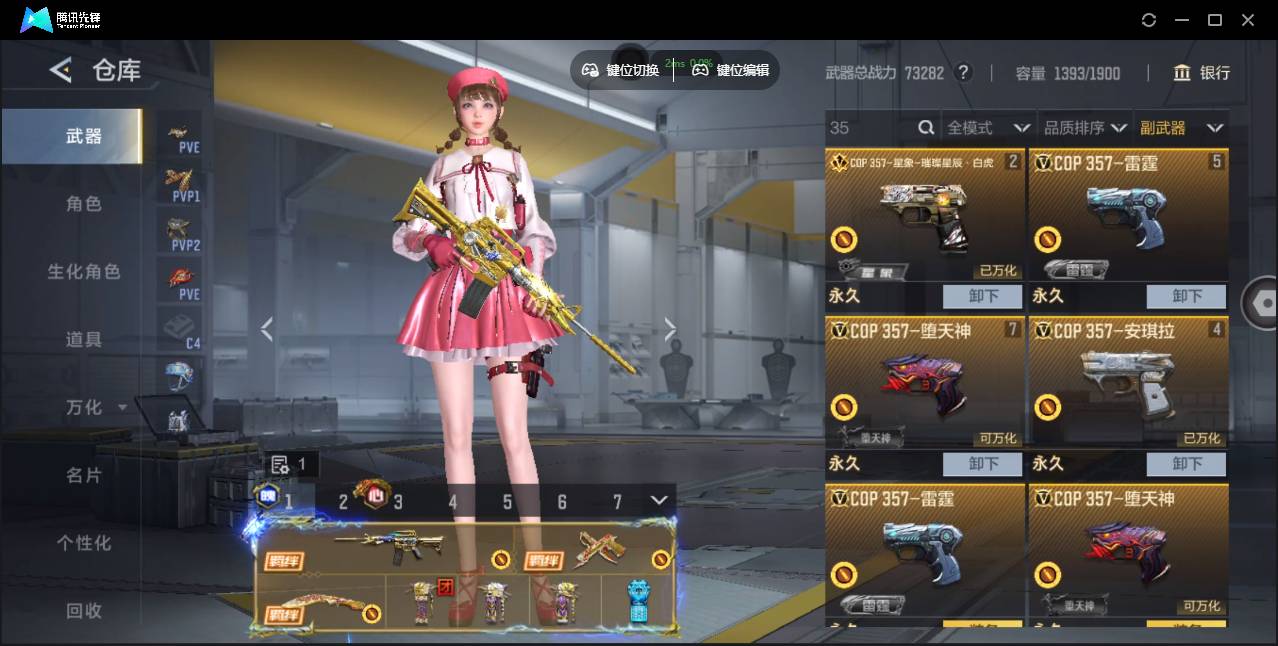Image resolution: width=1278 pixels, height=646 pixels.
Task: Open the 回收 recycle section
Action: [84, 610]
